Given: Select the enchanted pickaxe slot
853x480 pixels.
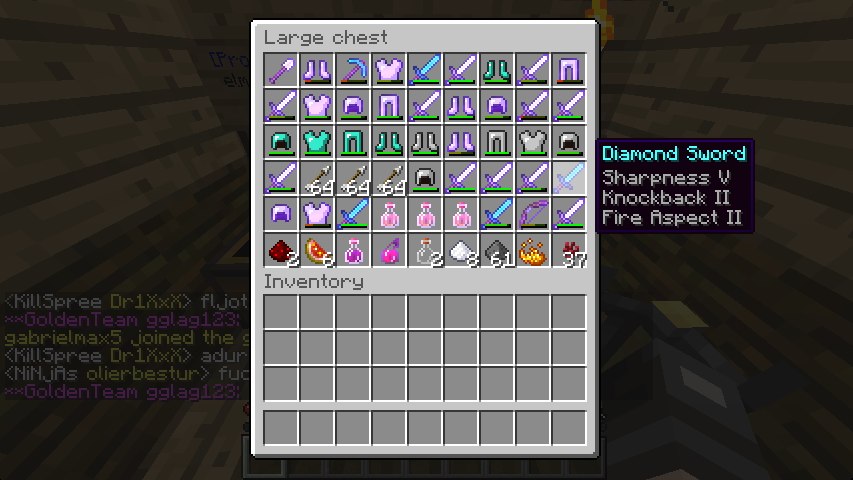Looking at the screenshot, I should coord(354,69).
